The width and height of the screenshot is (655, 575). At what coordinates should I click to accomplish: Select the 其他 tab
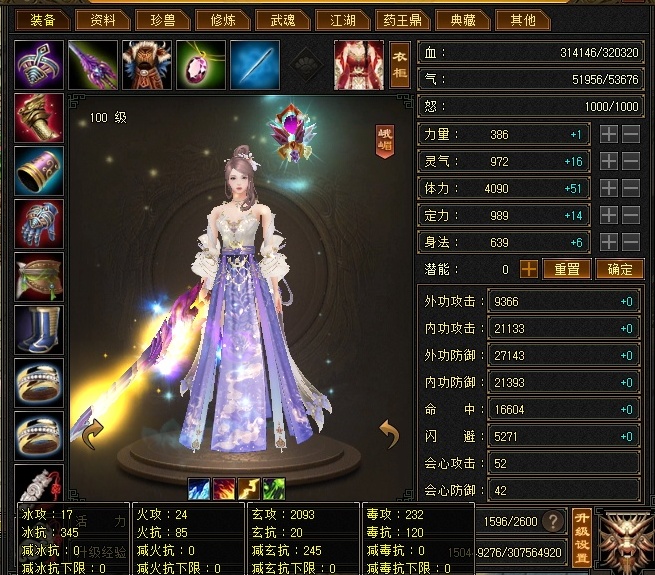click(x=522, y=19)
